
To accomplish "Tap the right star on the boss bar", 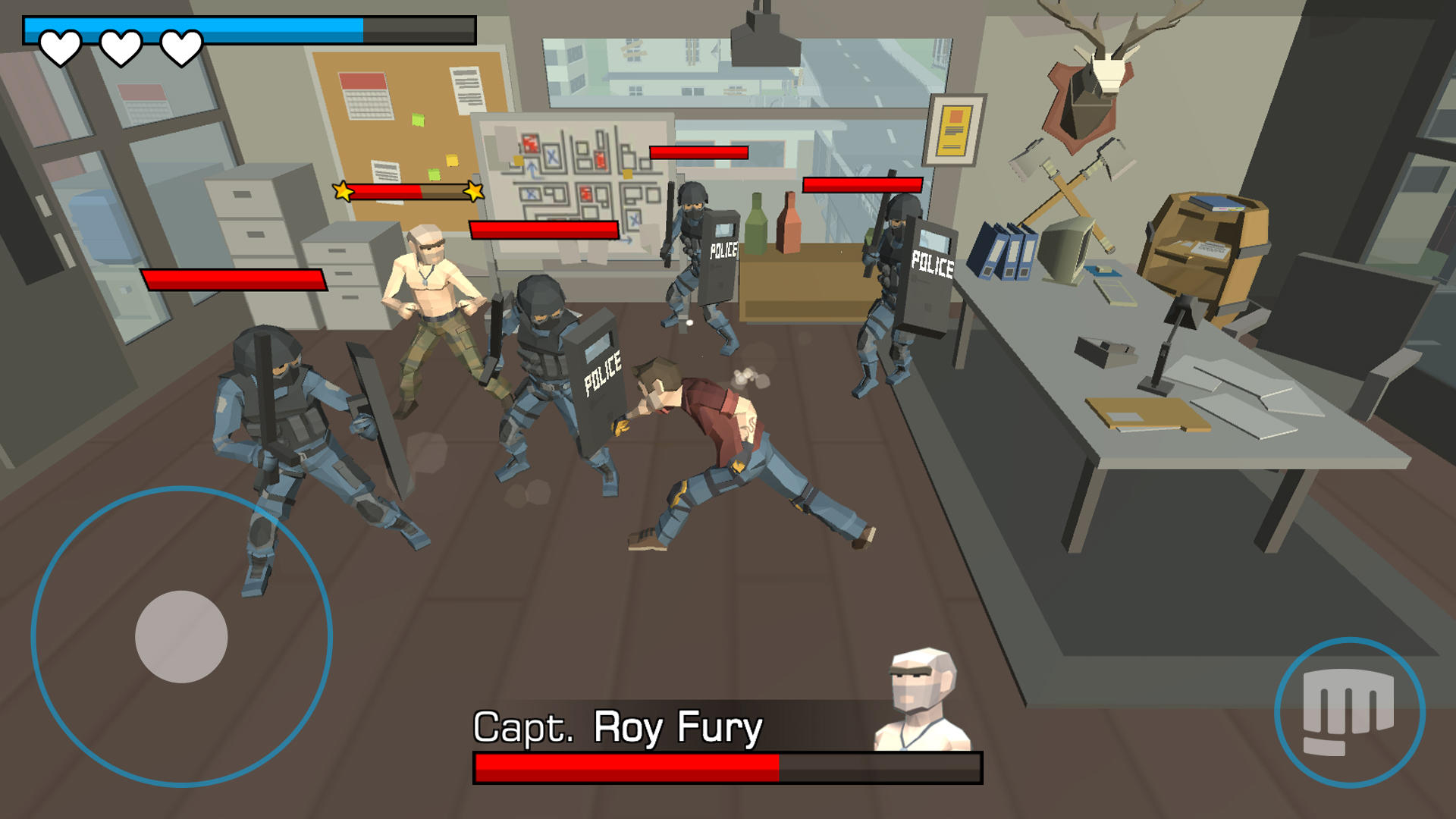I will click(474, 191).
